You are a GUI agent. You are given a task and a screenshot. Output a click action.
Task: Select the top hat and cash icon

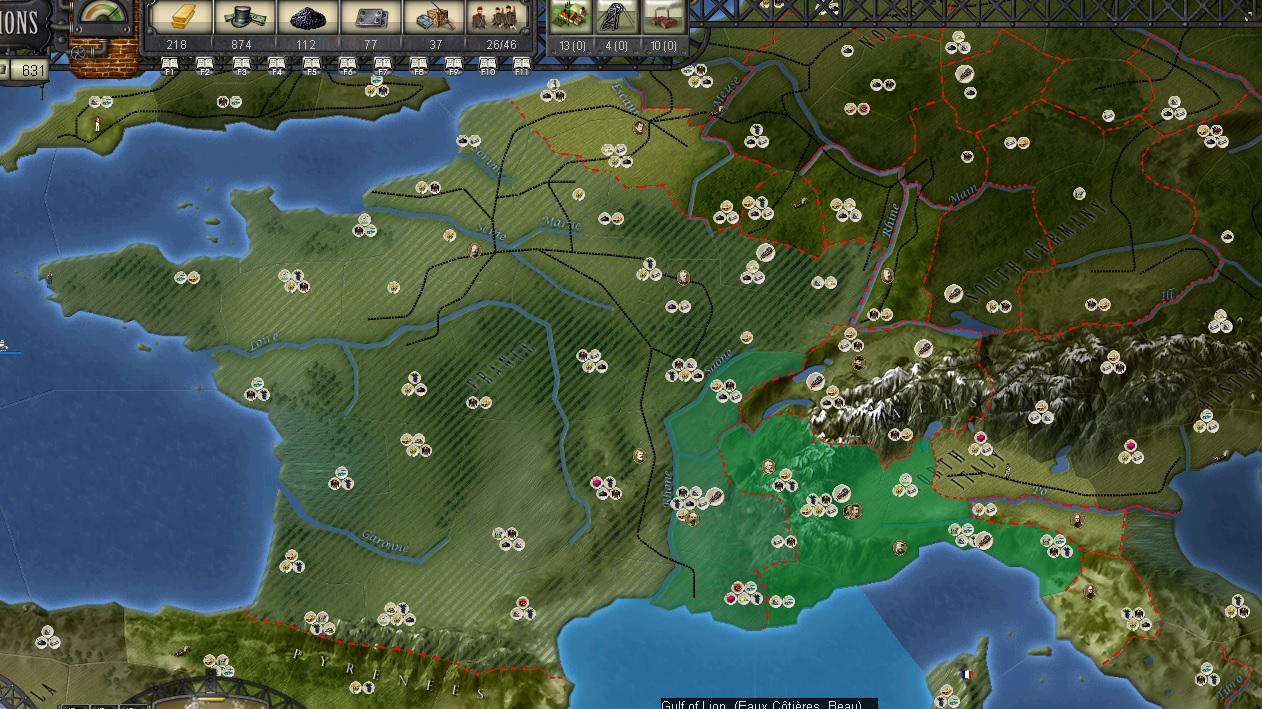coord(241,17)
